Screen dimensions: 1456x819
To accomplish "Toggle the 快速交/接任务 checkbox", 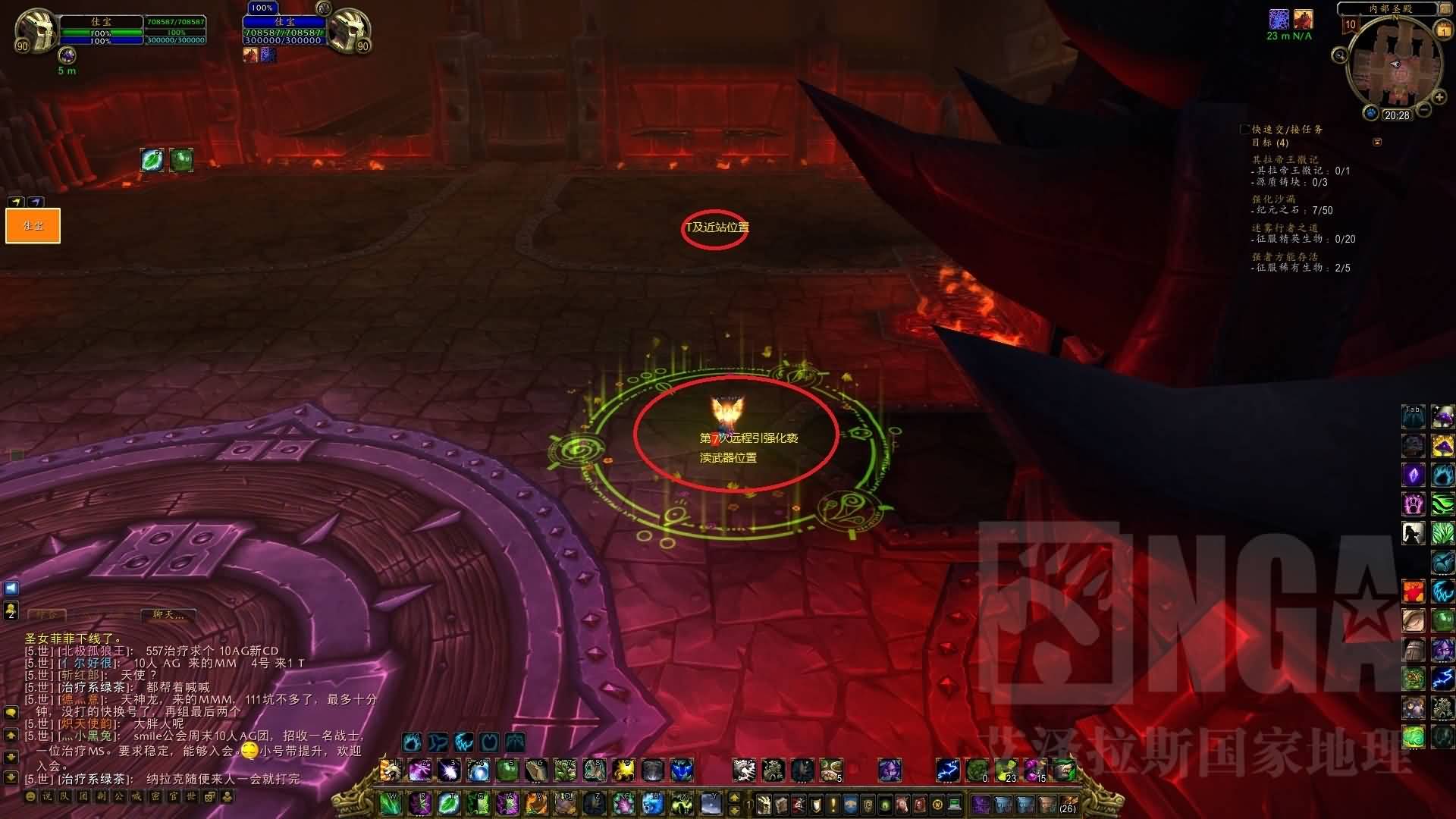I will click(1244, 130).
